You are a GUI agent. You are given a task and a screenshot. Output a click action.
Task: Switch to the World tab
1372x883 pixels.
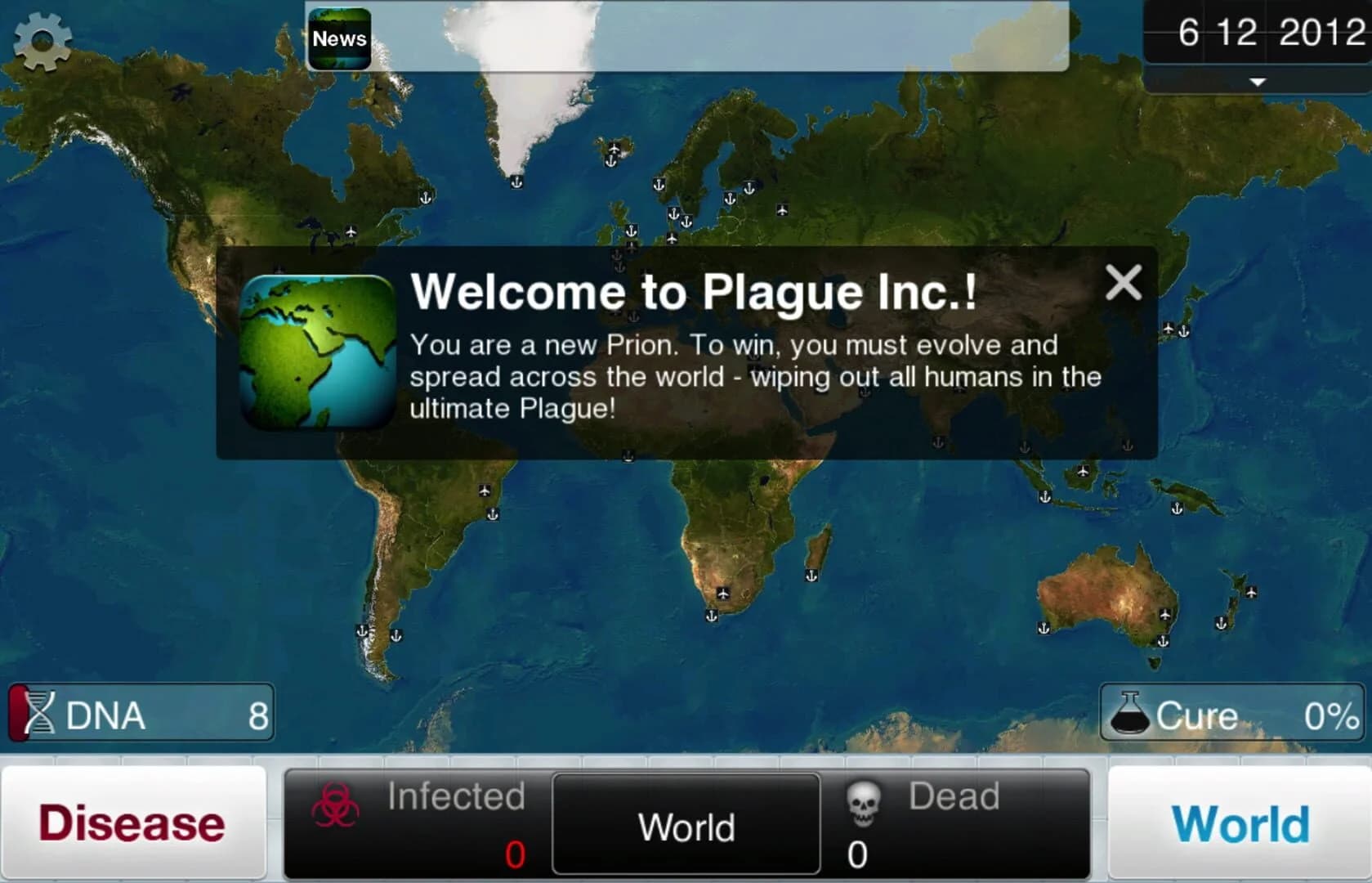[1240, 822]
